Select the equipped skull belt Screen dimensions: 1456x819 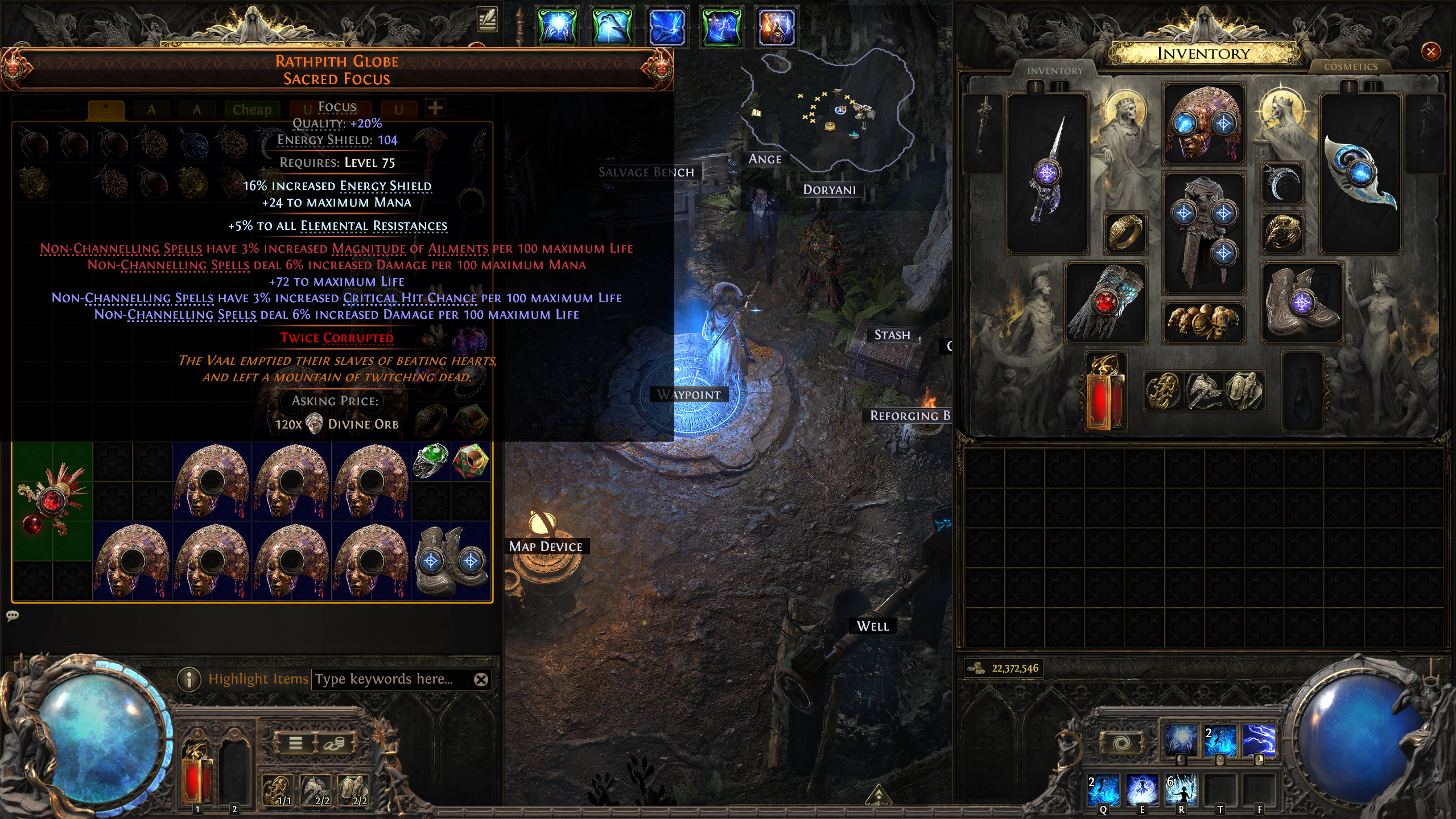point(1203,322)
